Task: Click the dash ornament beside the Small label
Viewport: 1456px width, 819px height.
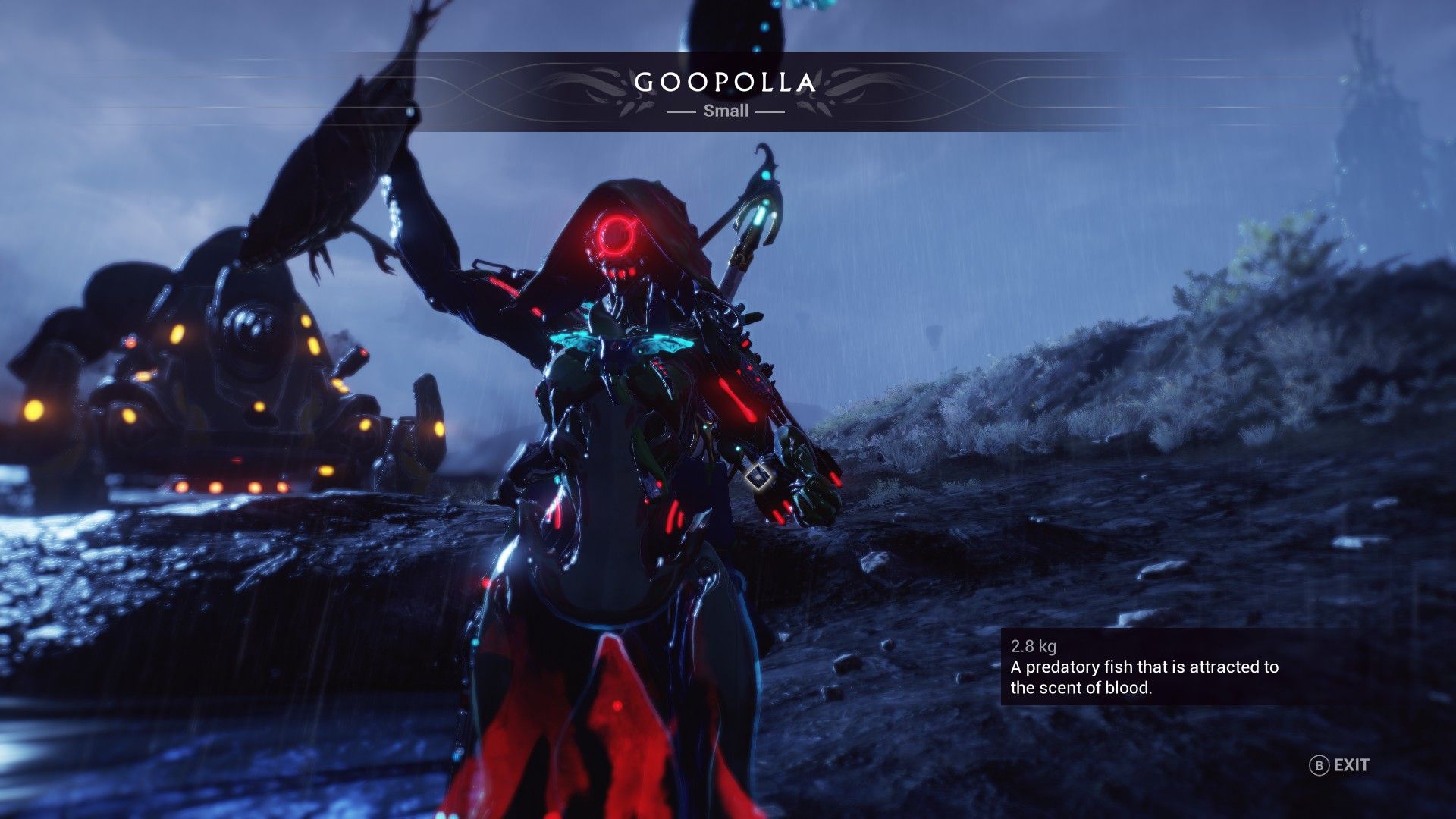Action: pos(682,111)
